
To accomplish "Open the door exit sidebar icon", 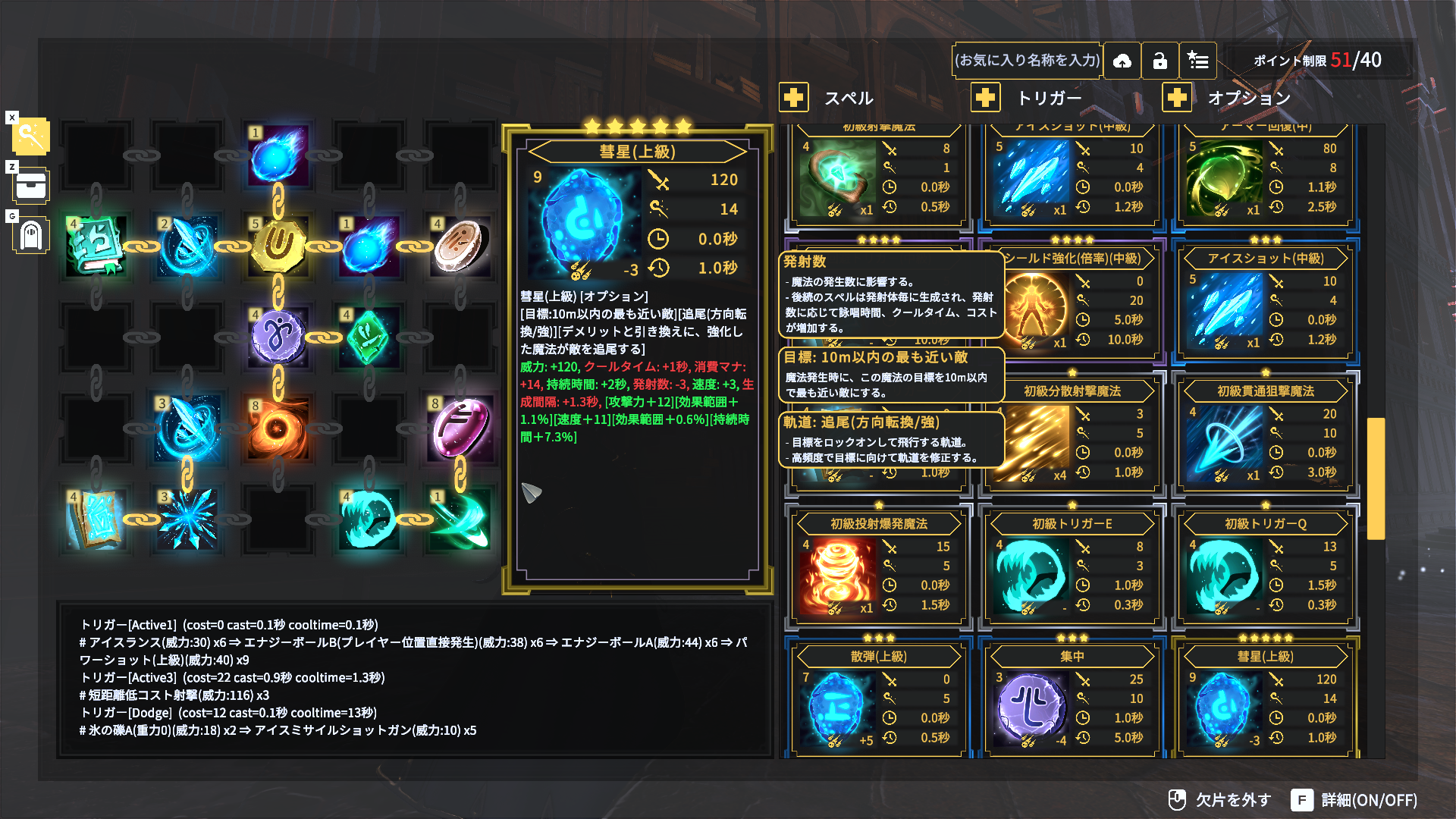I will point(30,235).
